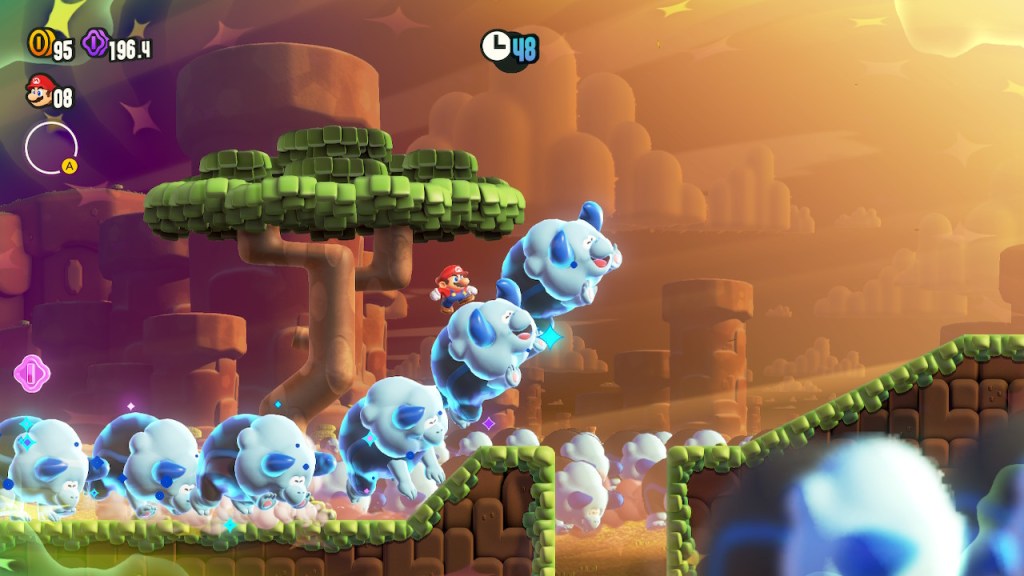Select the empty stored item ring
This screenshot has width=1024, height=576.
[50, 147]
